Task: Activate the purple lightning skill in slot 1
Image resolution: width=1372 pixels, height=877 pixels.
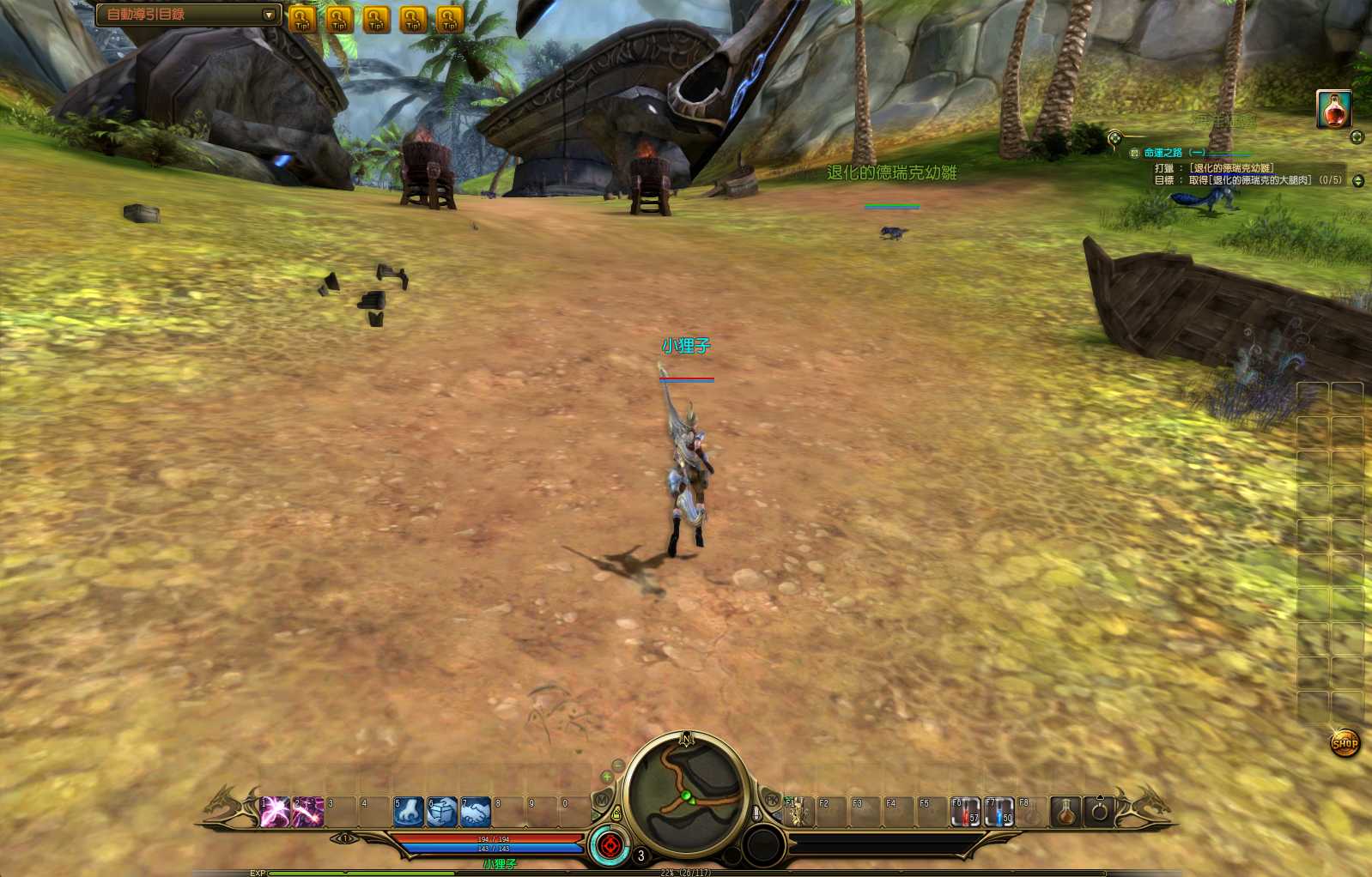Action: click(x=275, y=811)
